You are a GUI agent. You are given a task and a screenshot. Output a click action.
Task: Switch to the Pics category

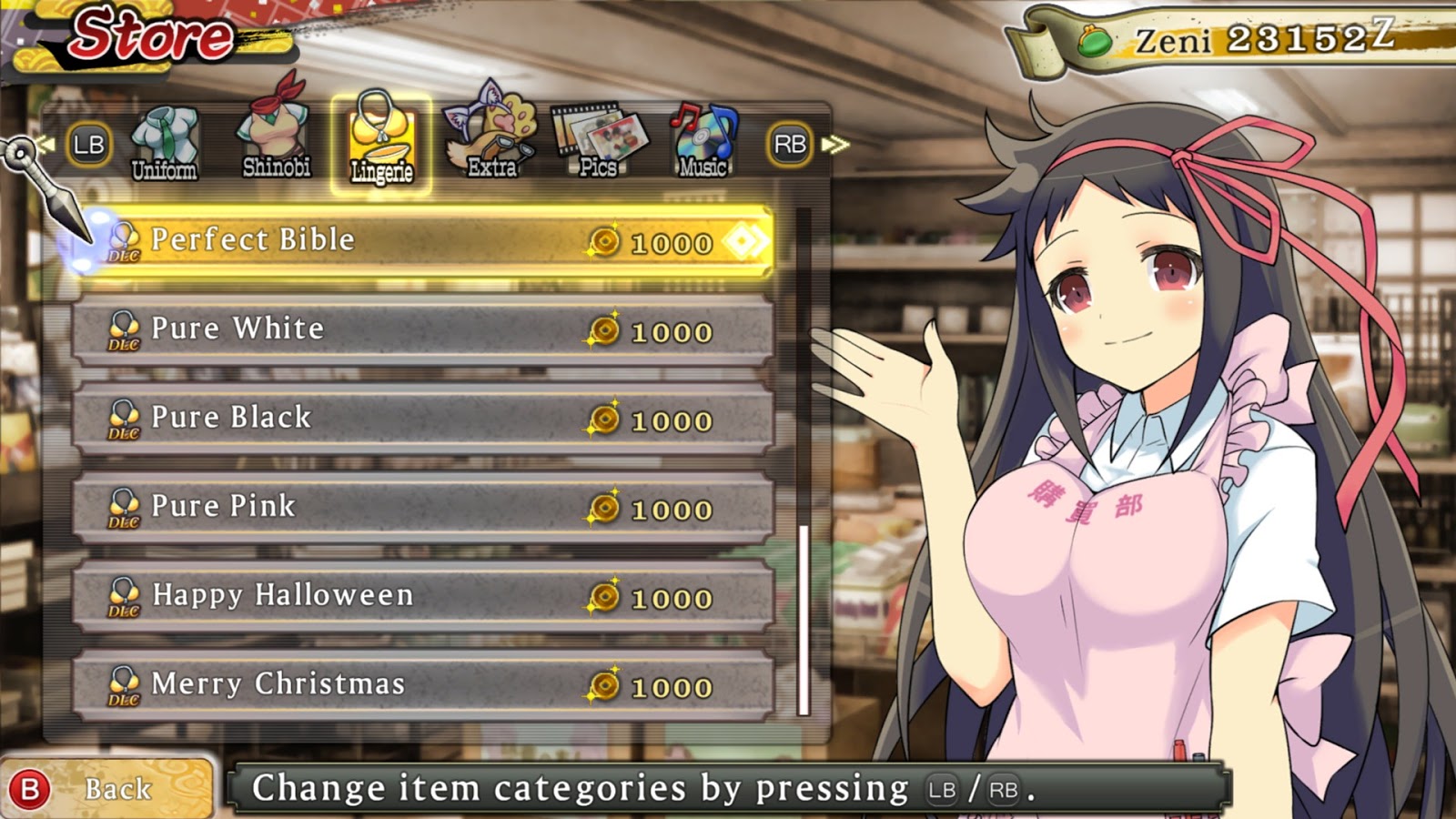tap(599, 140)
